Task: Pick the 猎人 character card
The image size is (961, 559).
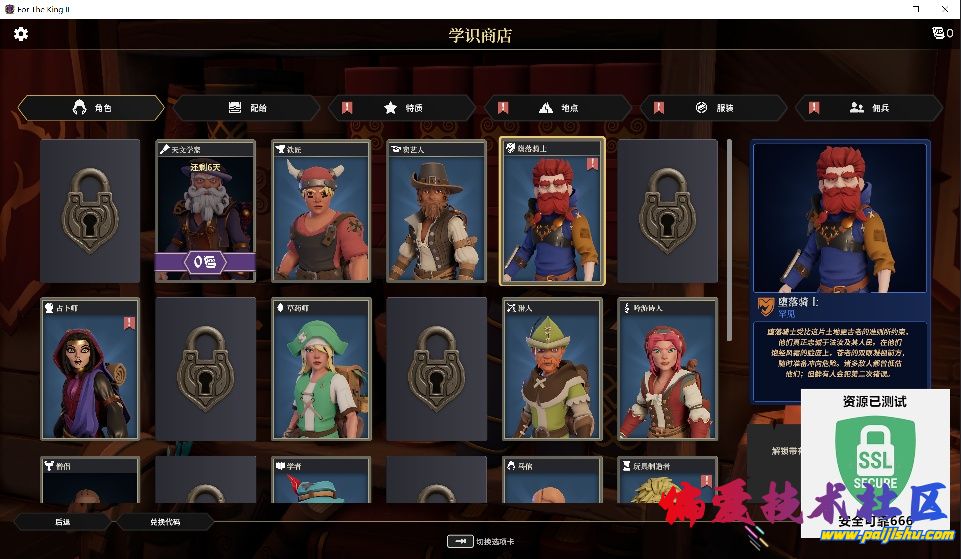Action: [x=553, y=369]
